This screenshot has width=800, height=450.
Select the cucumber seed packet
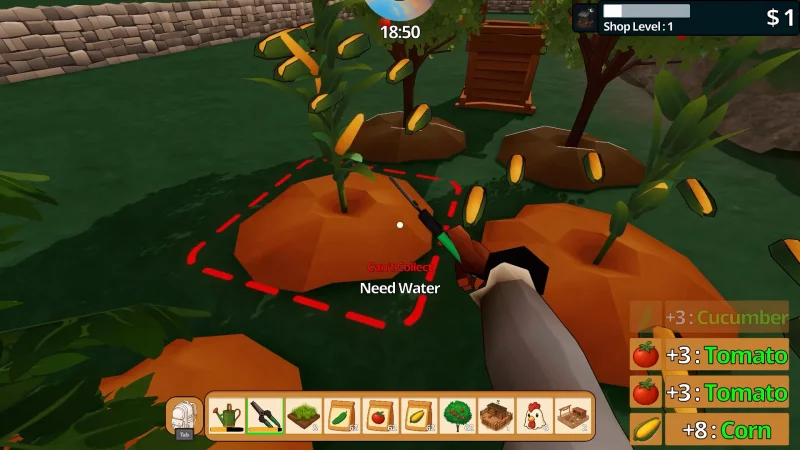tap(342, 414)
